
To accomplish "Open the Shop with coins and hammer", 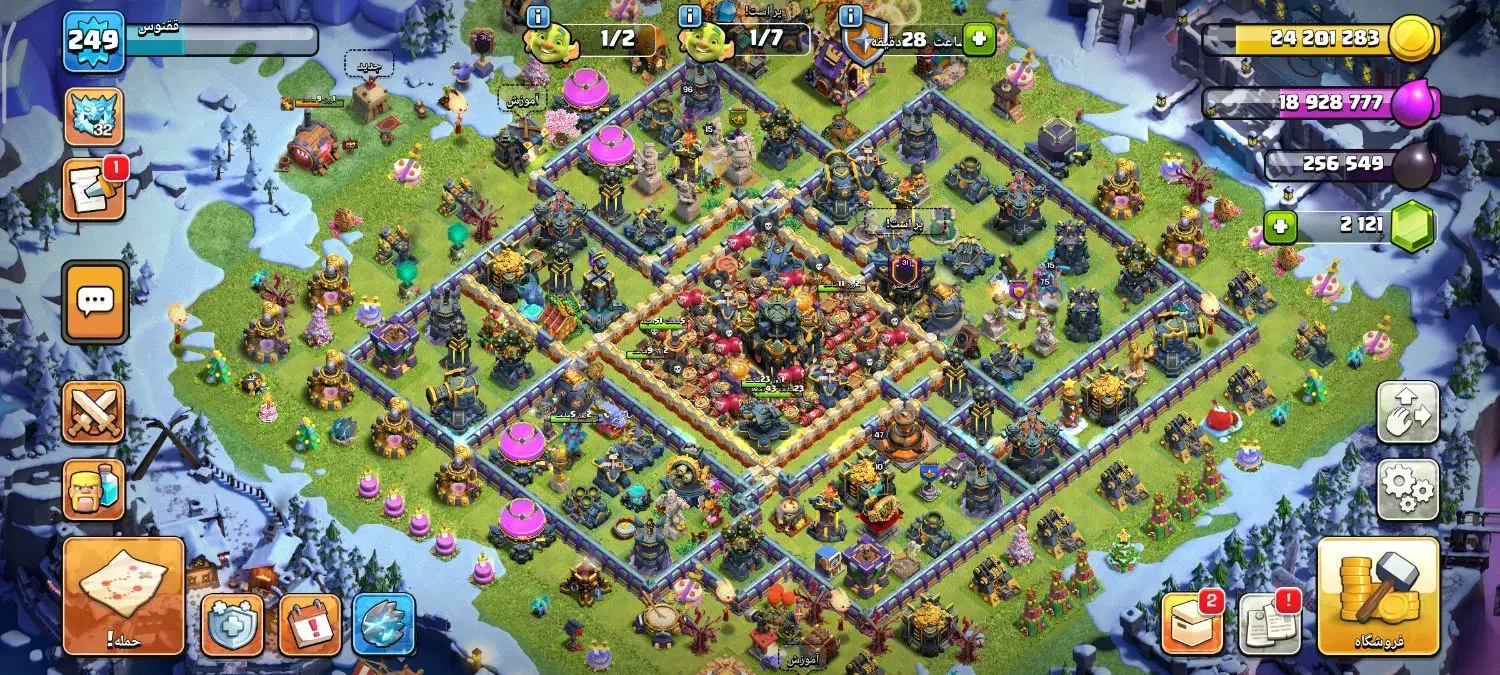I will pyautogui.click(x=1378, y=595).
